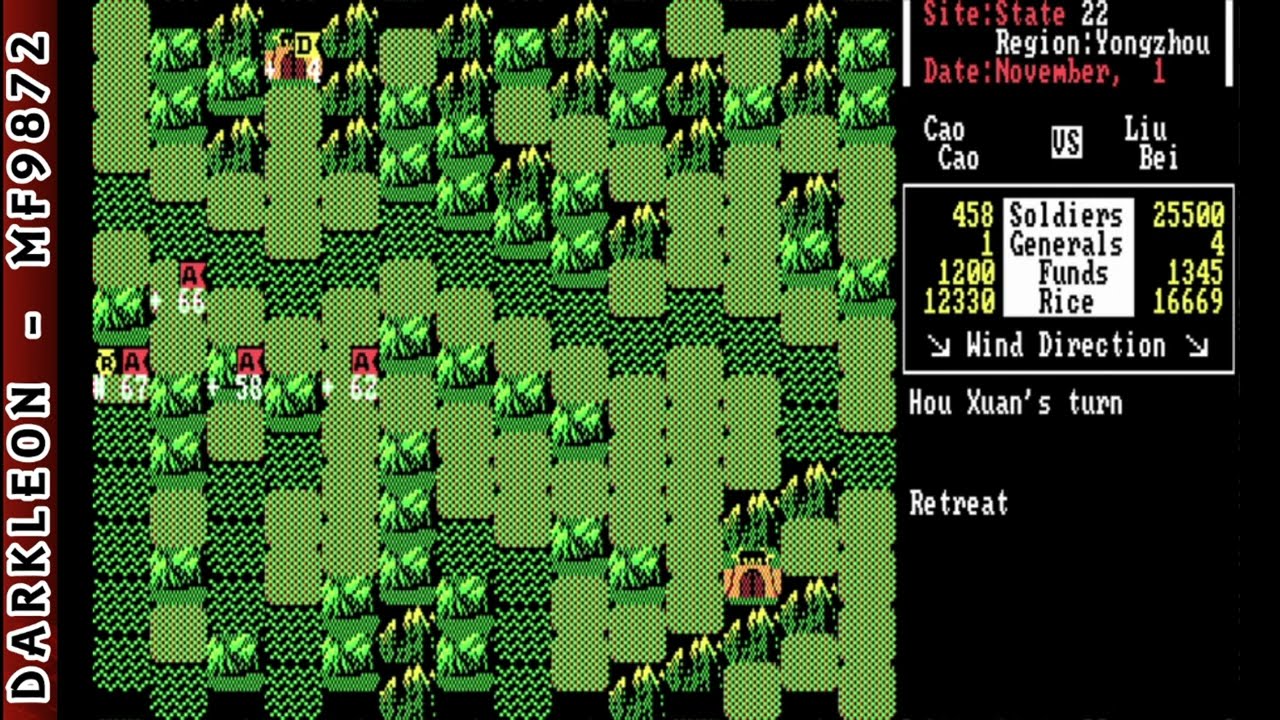Click the Hou Xuan's turn message
This screenshot has width=1280, height=720.
pyautogui.click(x=1015, y=403)
